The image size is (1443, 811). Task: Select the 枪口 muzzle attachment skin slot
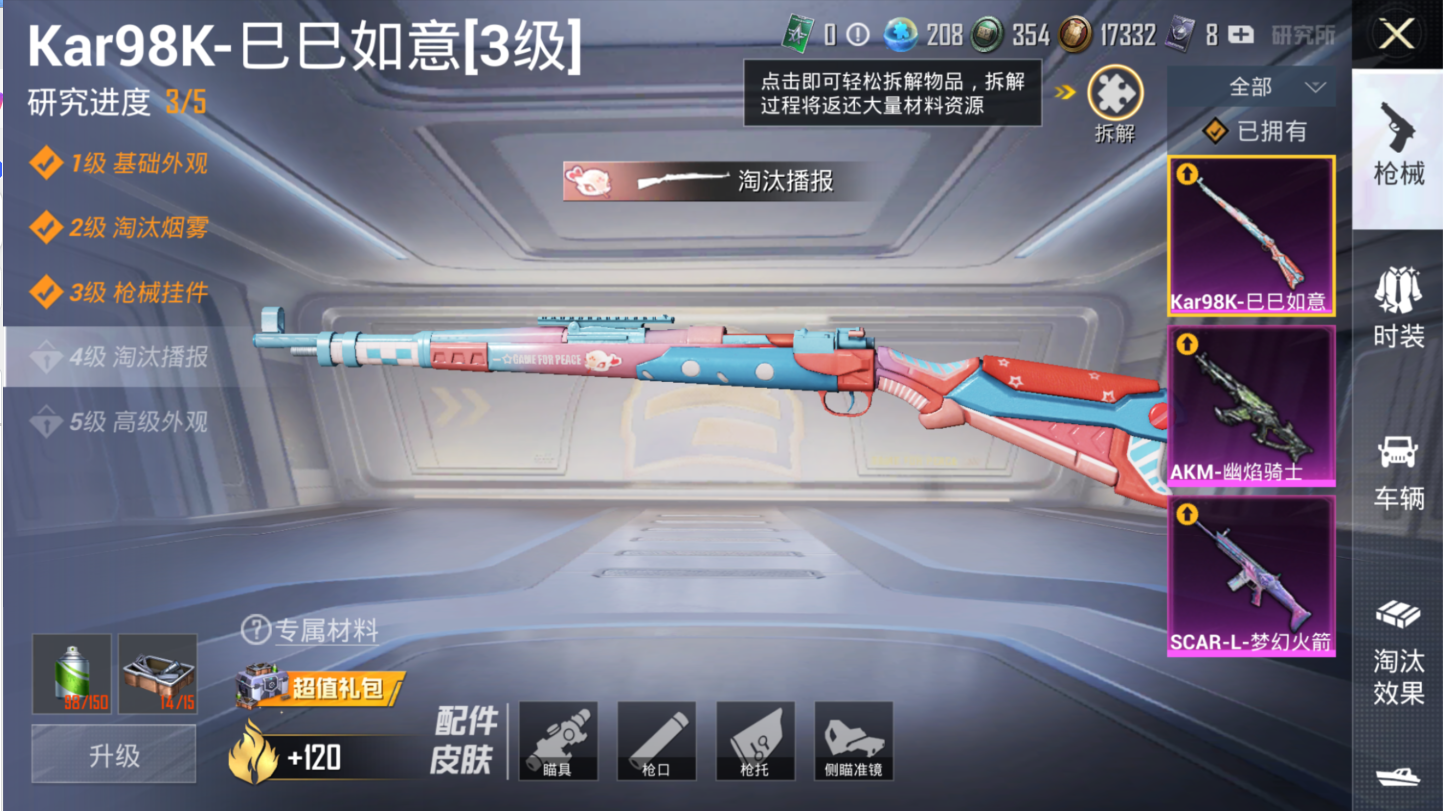656,741
